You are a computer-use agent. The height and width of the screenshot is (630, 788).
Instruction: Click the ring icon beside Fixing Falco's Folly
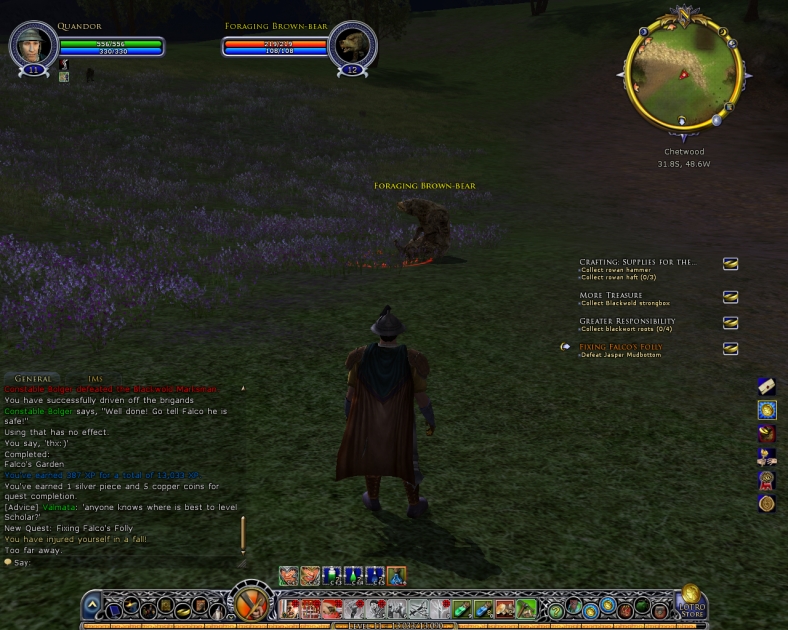[730, 349]
